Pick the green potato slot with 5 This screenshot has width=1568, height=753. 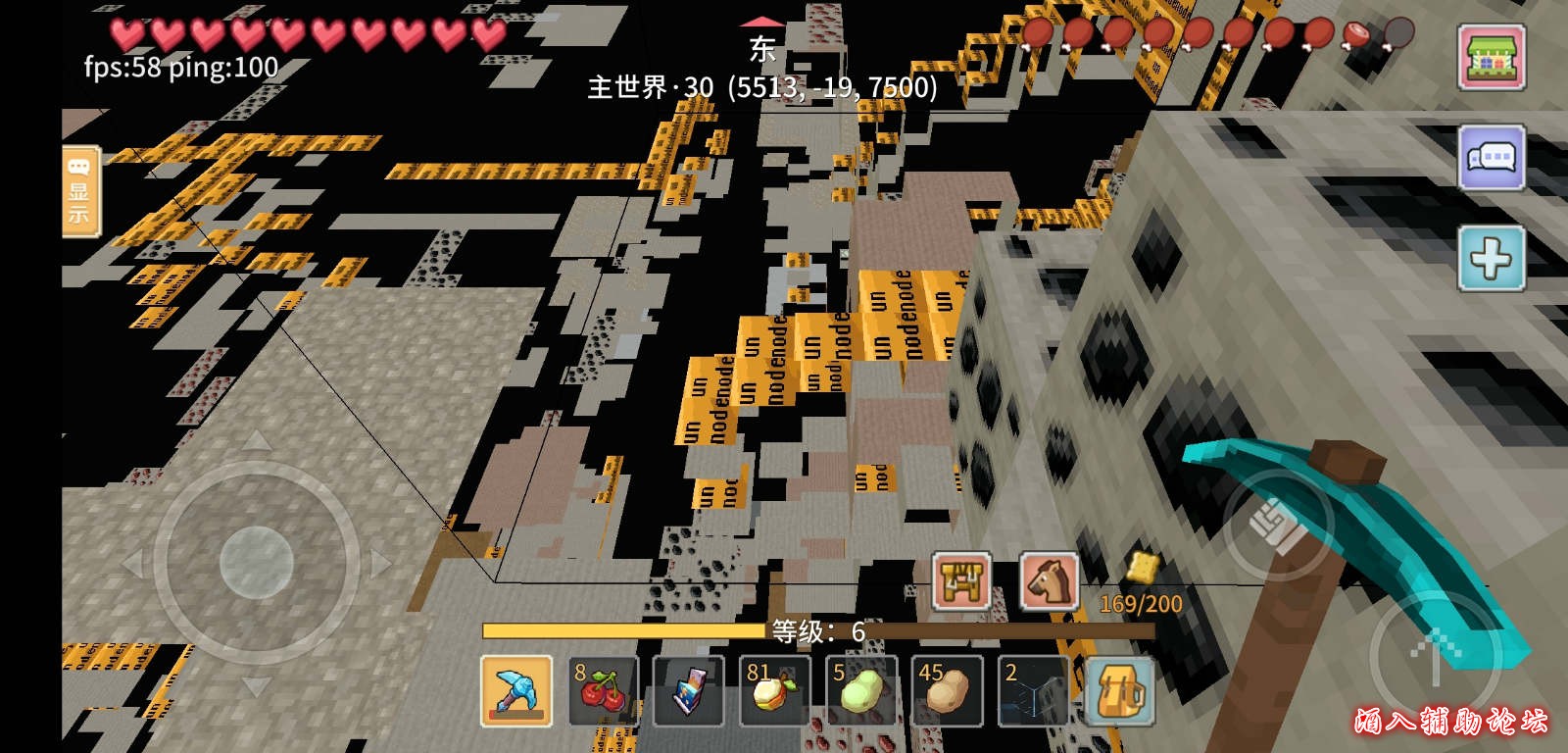(x=860, y=691)
